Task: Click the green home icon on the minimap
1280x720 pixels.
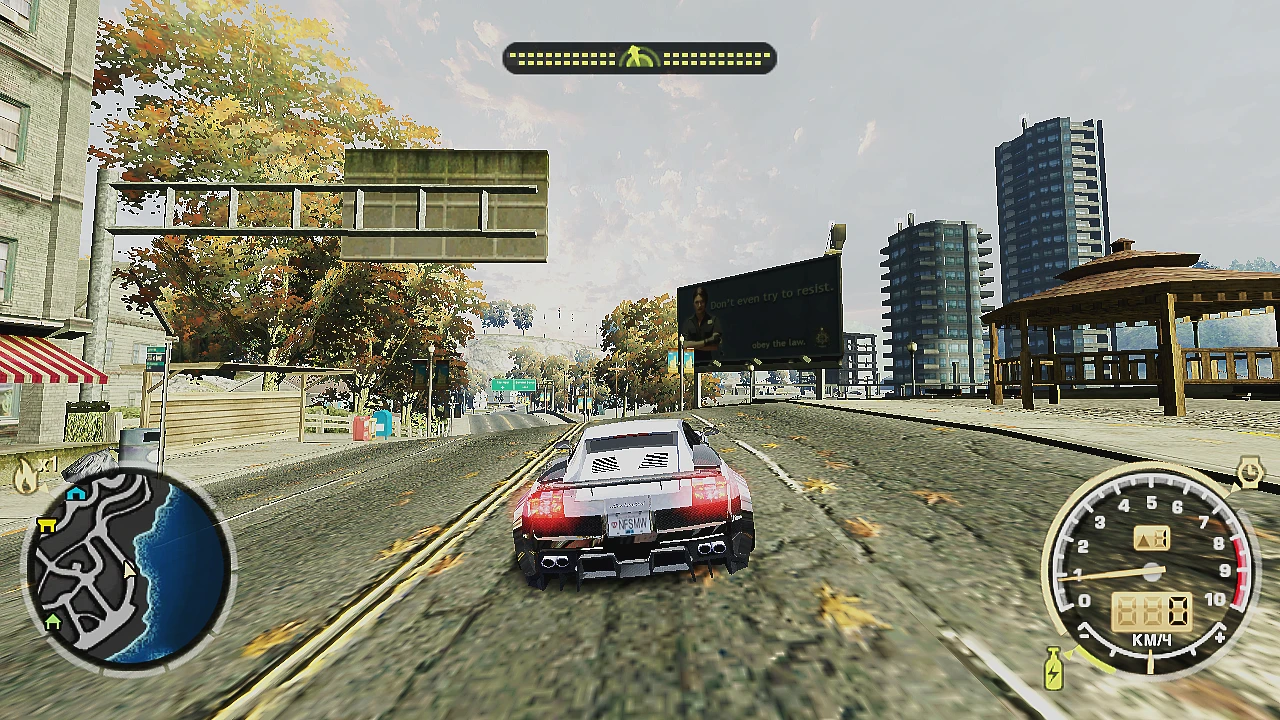Action: click(53, 621)
